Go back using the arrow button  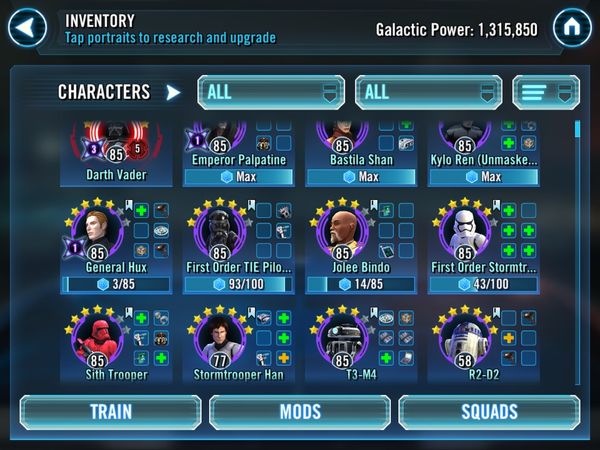click(x=27, y=27)
